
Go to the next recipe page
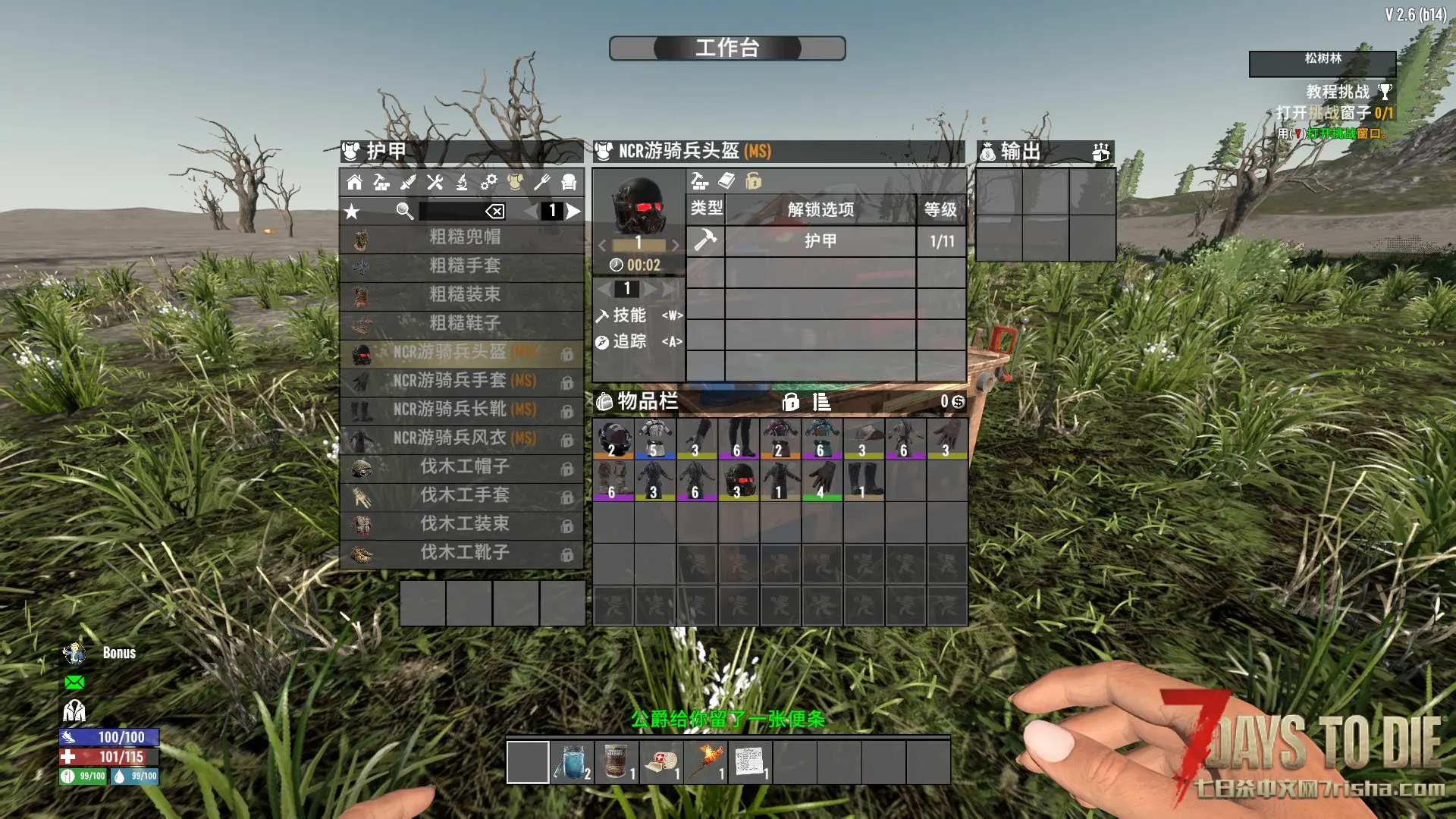[x=574, y=212]
